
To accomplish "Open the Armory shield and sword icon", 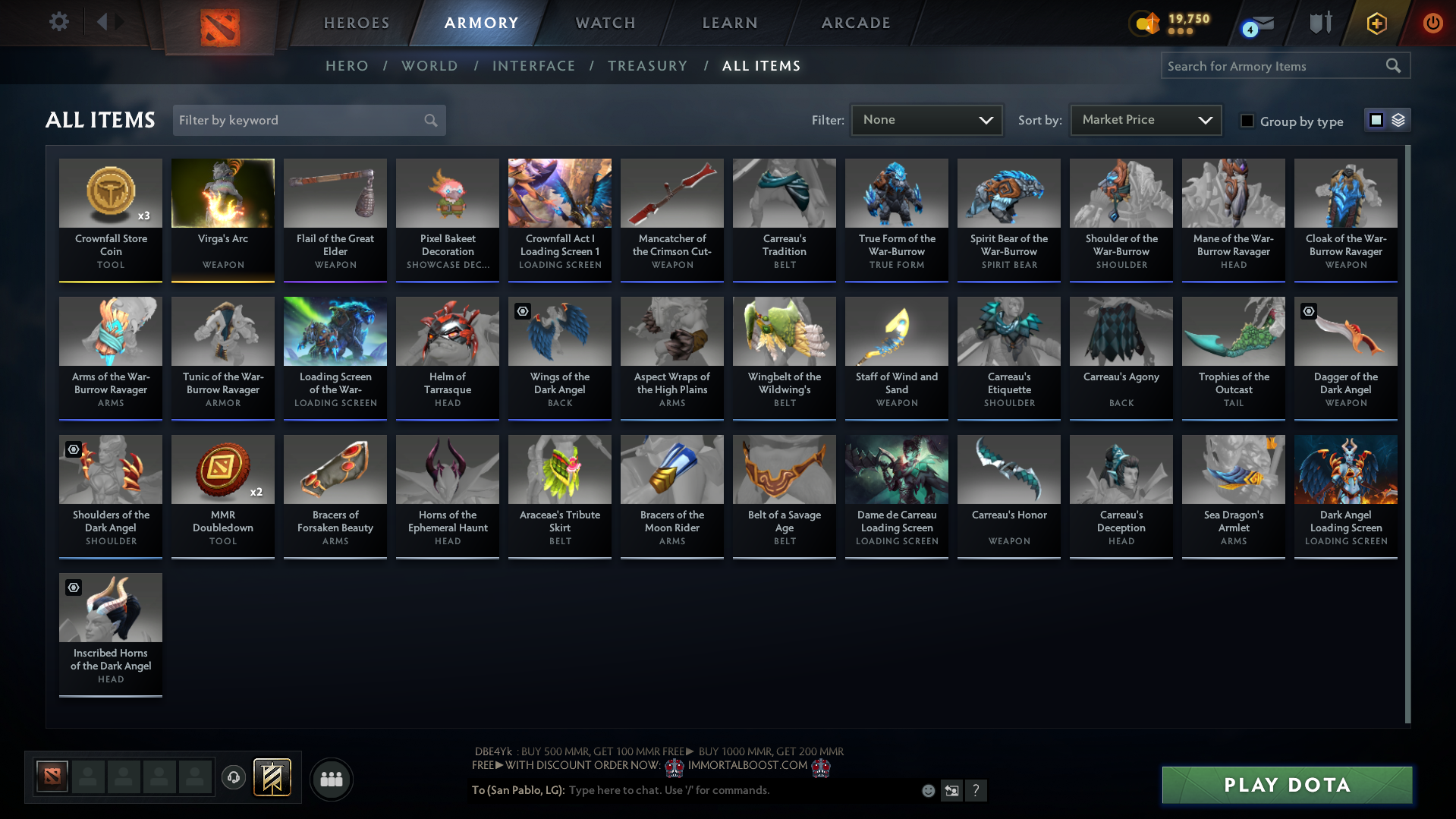I will [1319, 23].
